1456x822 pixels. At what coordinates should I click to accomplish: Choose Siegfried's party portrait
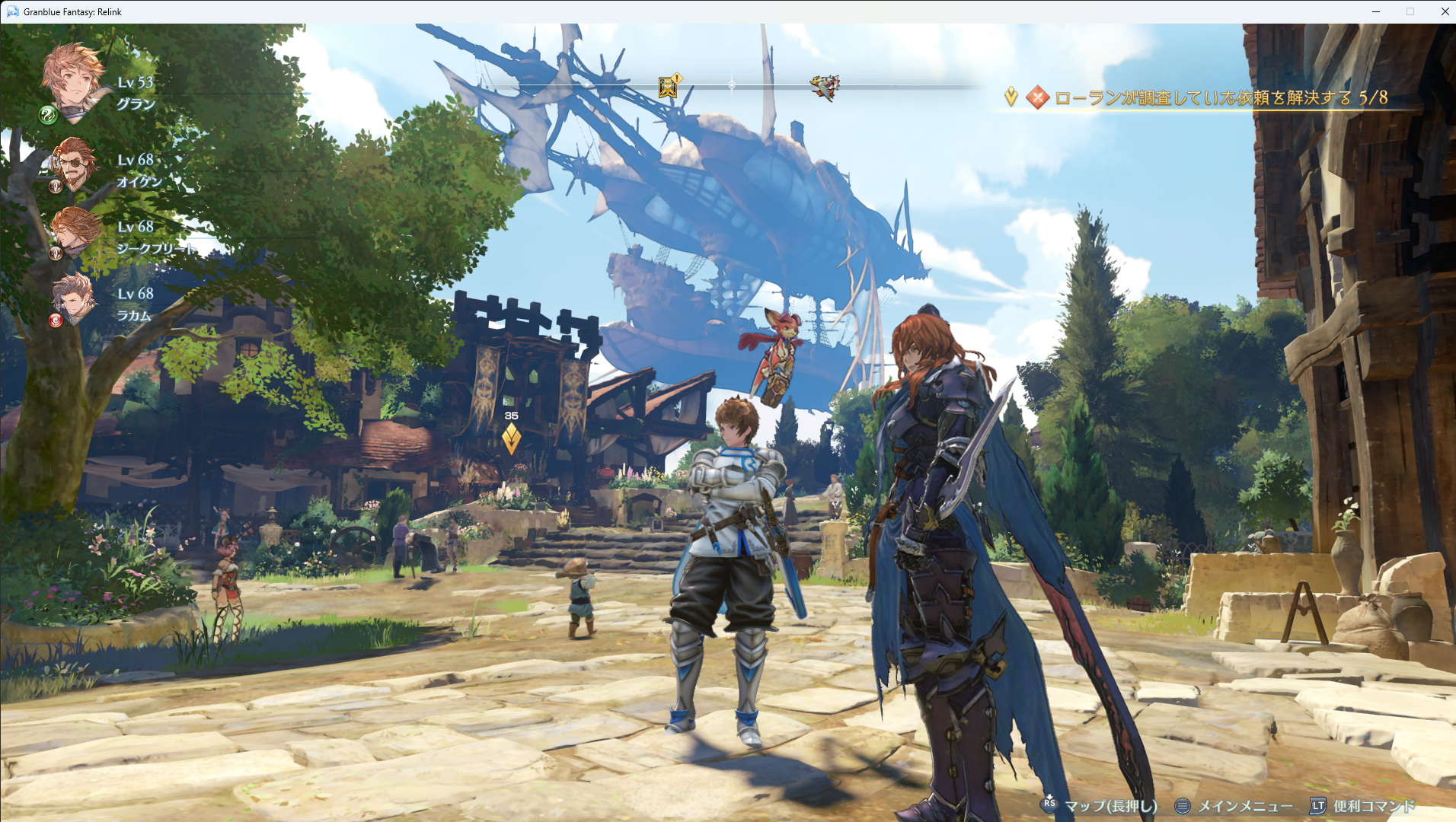click(75, 230)
